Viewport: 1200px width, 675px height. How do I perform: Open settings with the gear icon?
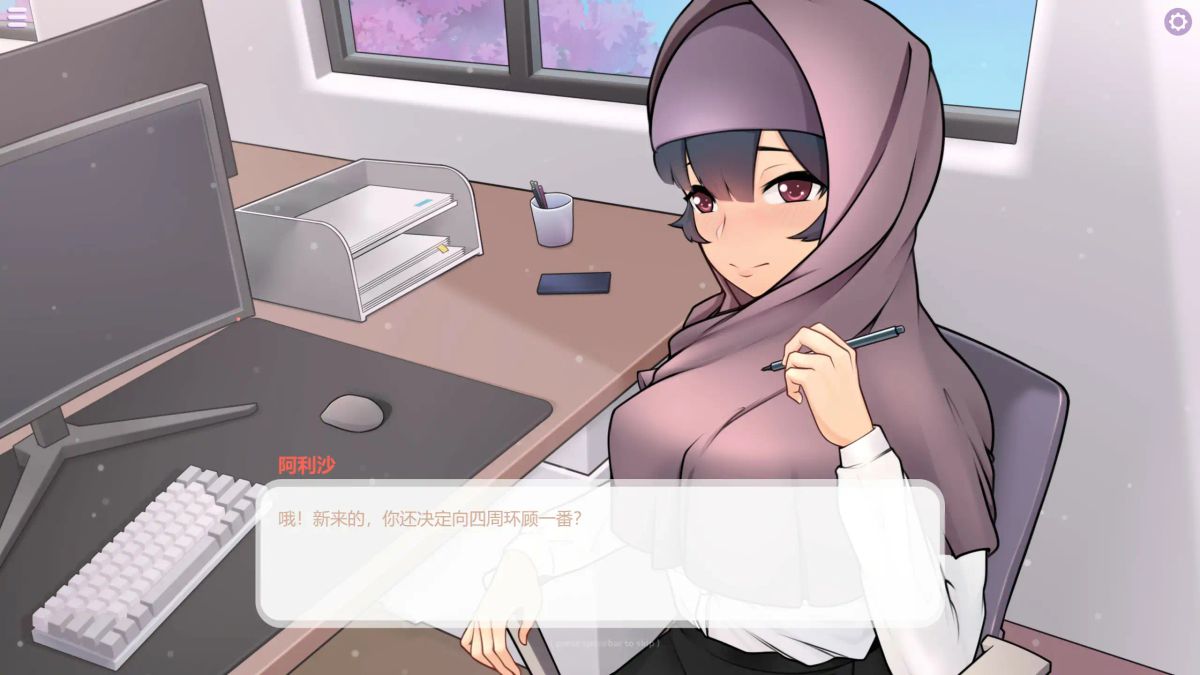pos(1177,22)
